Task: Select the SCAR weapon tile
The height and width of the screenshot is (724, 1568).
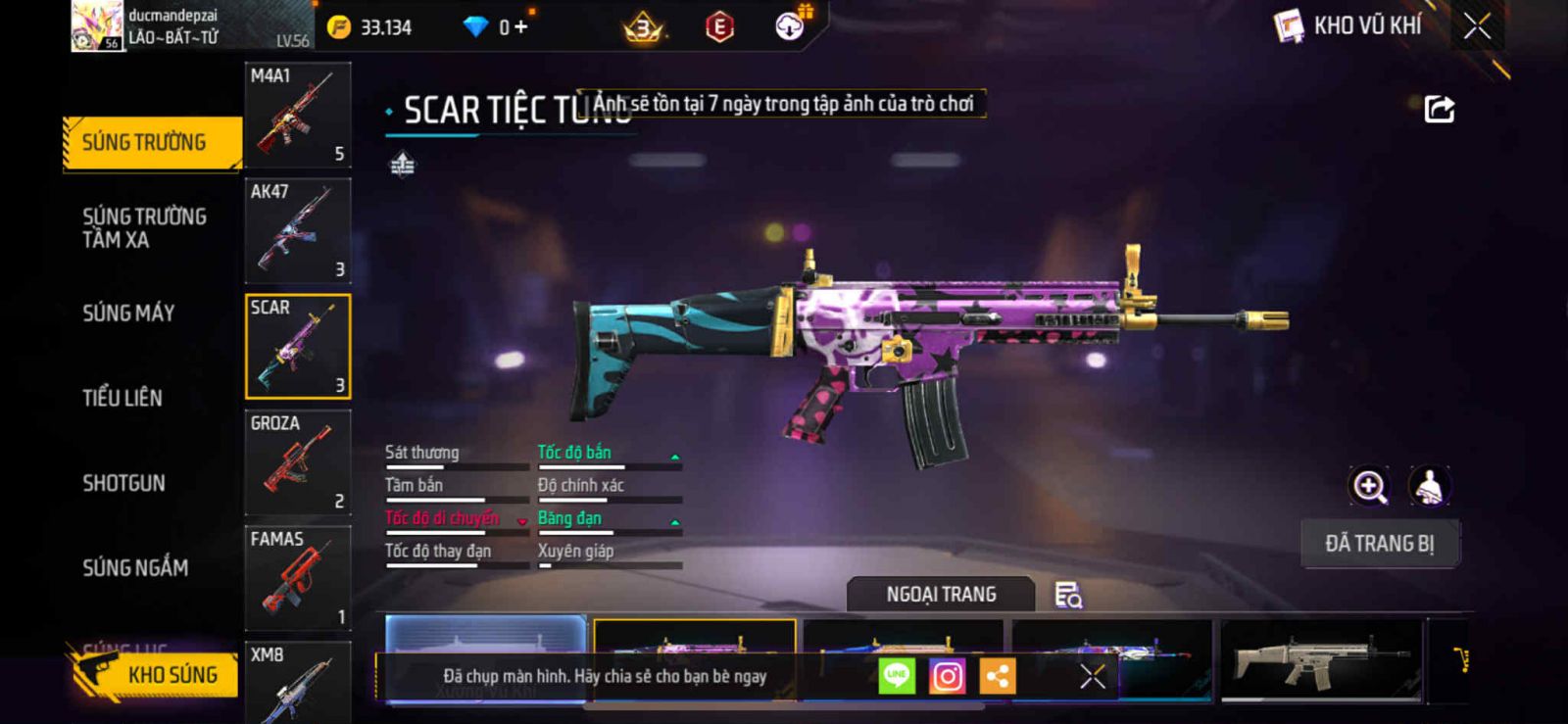Action: [x=298, y=347]
